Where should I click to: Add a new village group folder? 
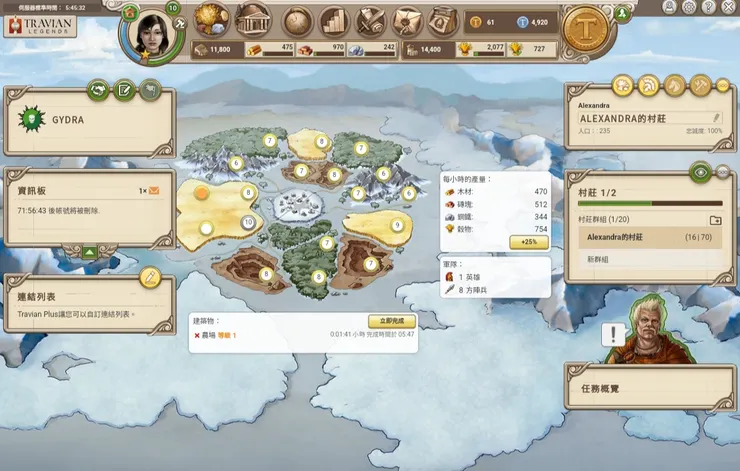point(715,220)
